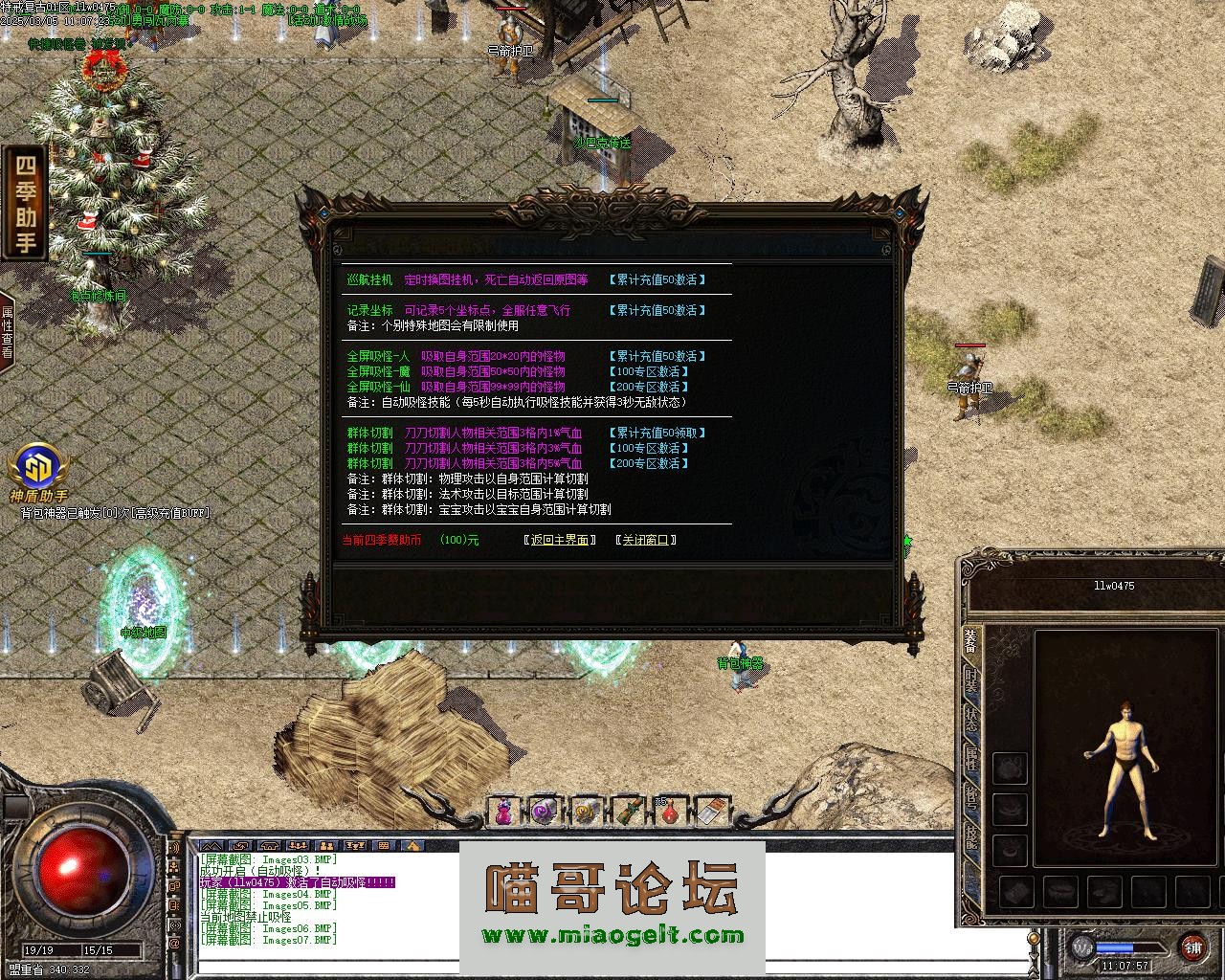Open the 四季助手 side panel
The image size is (1225, 980).
25,203
